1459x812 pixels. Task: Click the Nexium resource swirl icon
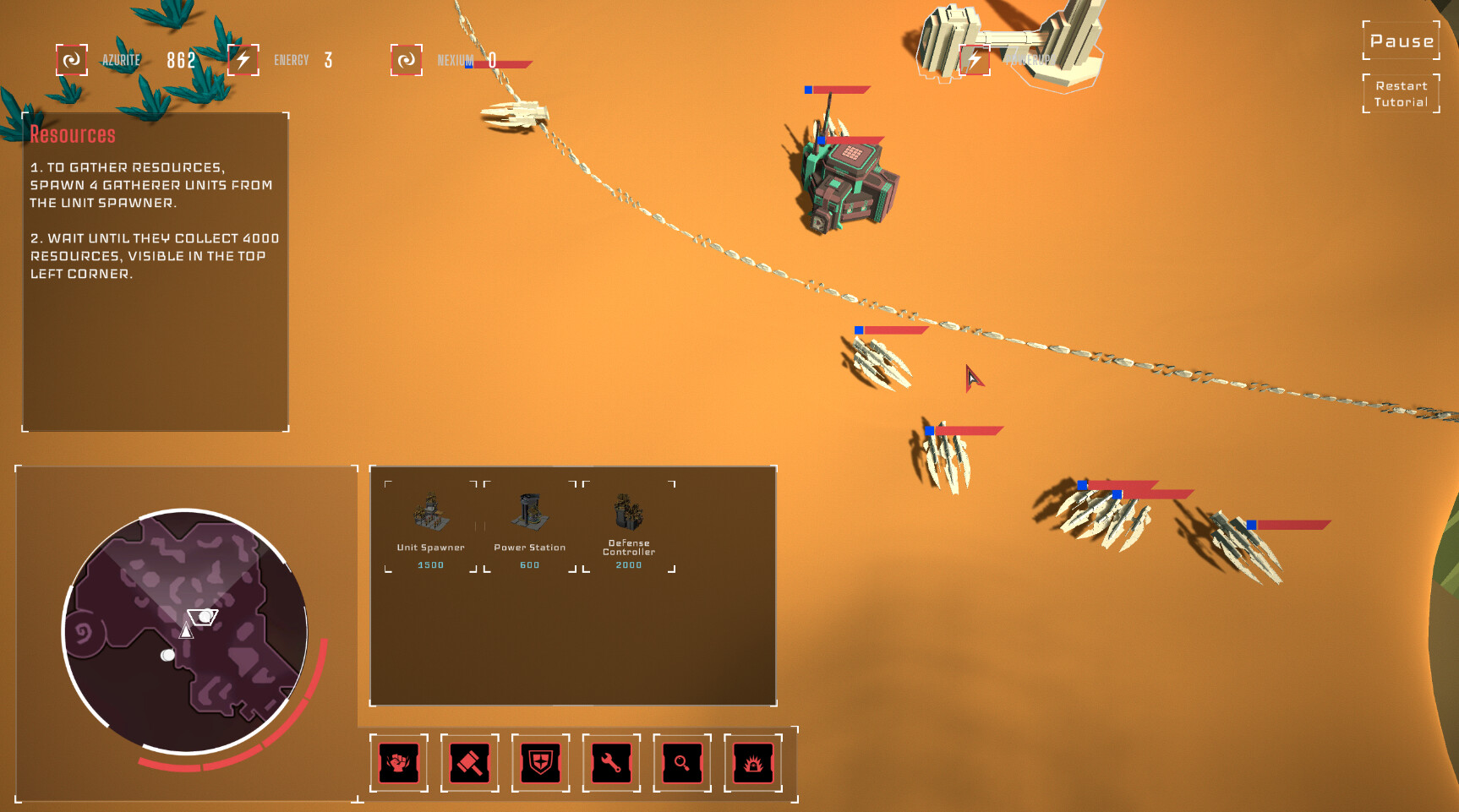406,60
